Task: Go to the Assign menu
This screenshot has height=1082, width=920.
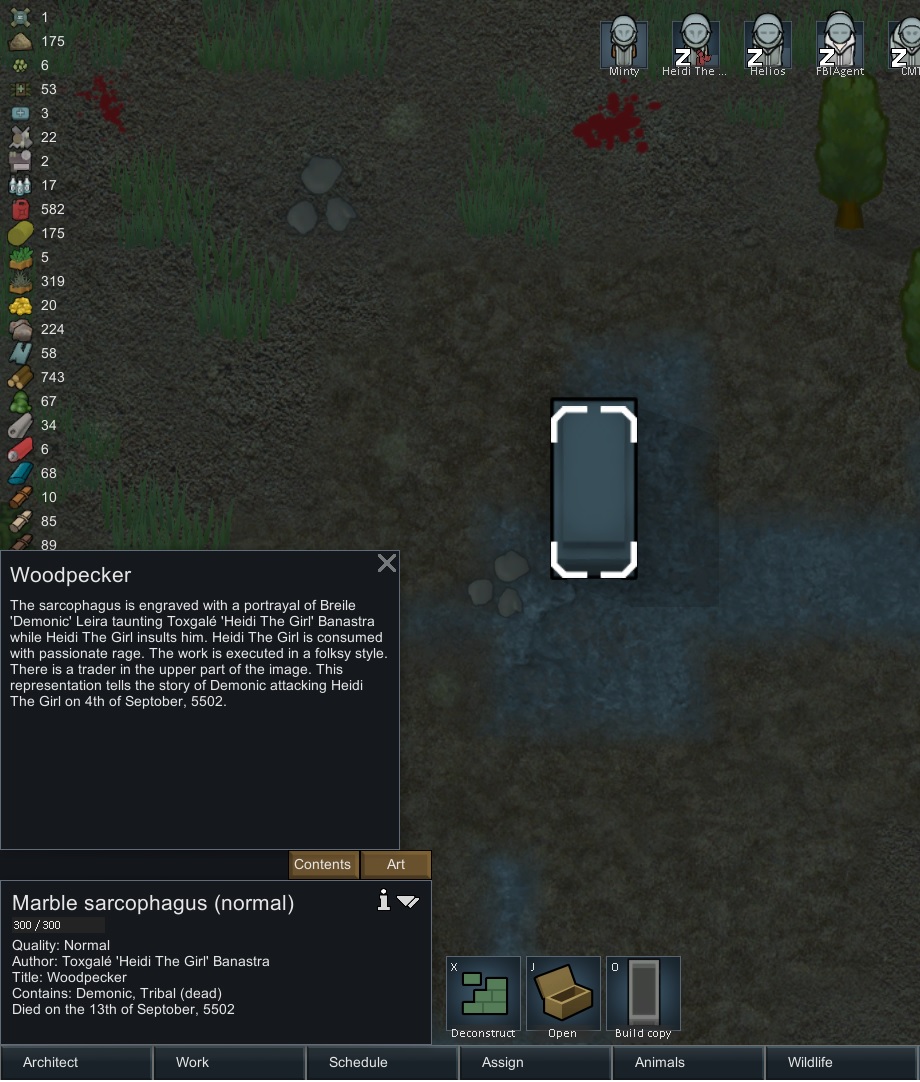Action: [535, 1062]
